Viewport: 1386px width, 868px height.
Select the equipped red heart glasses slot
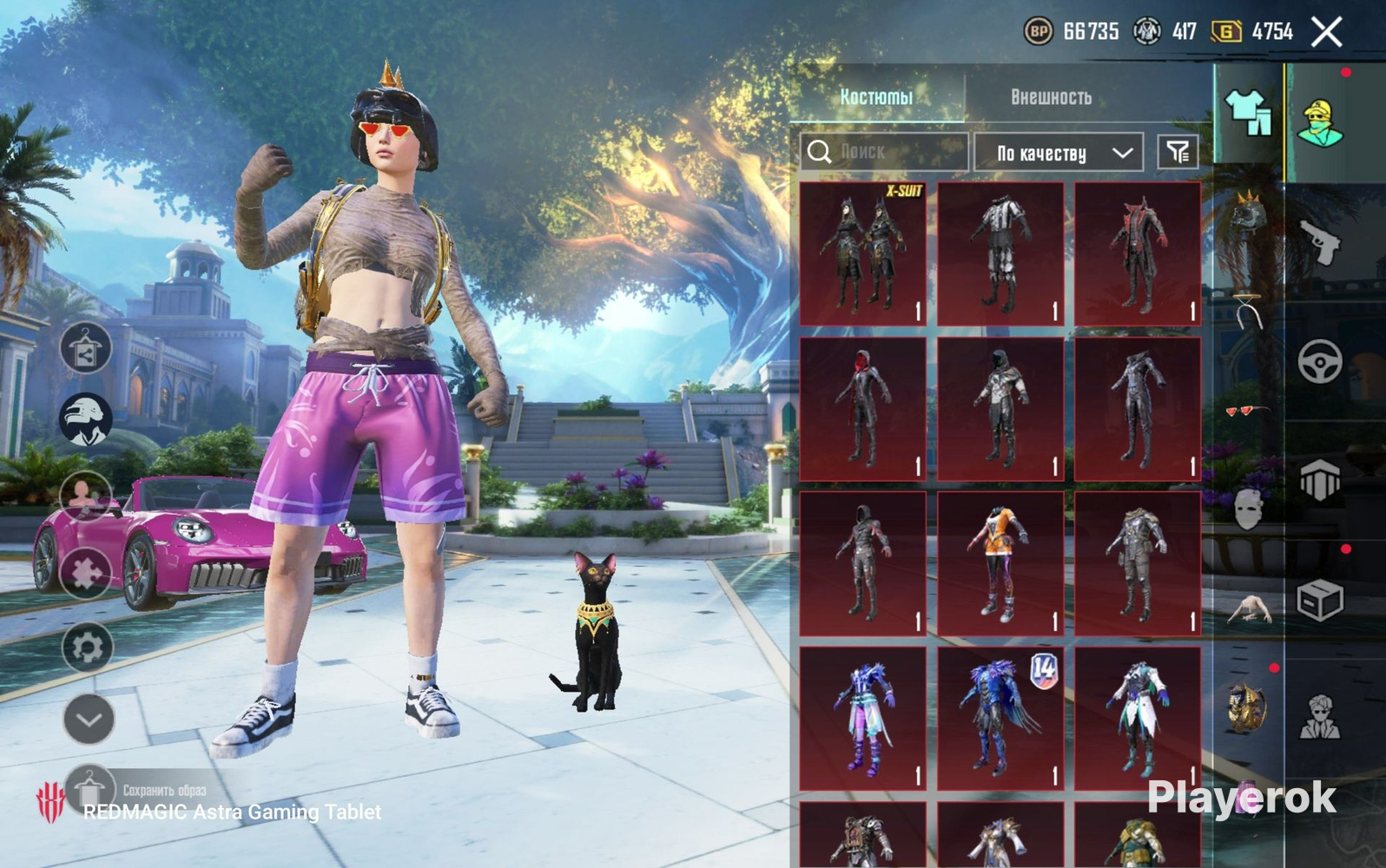pyautogui.click(x=1247, y=410)
